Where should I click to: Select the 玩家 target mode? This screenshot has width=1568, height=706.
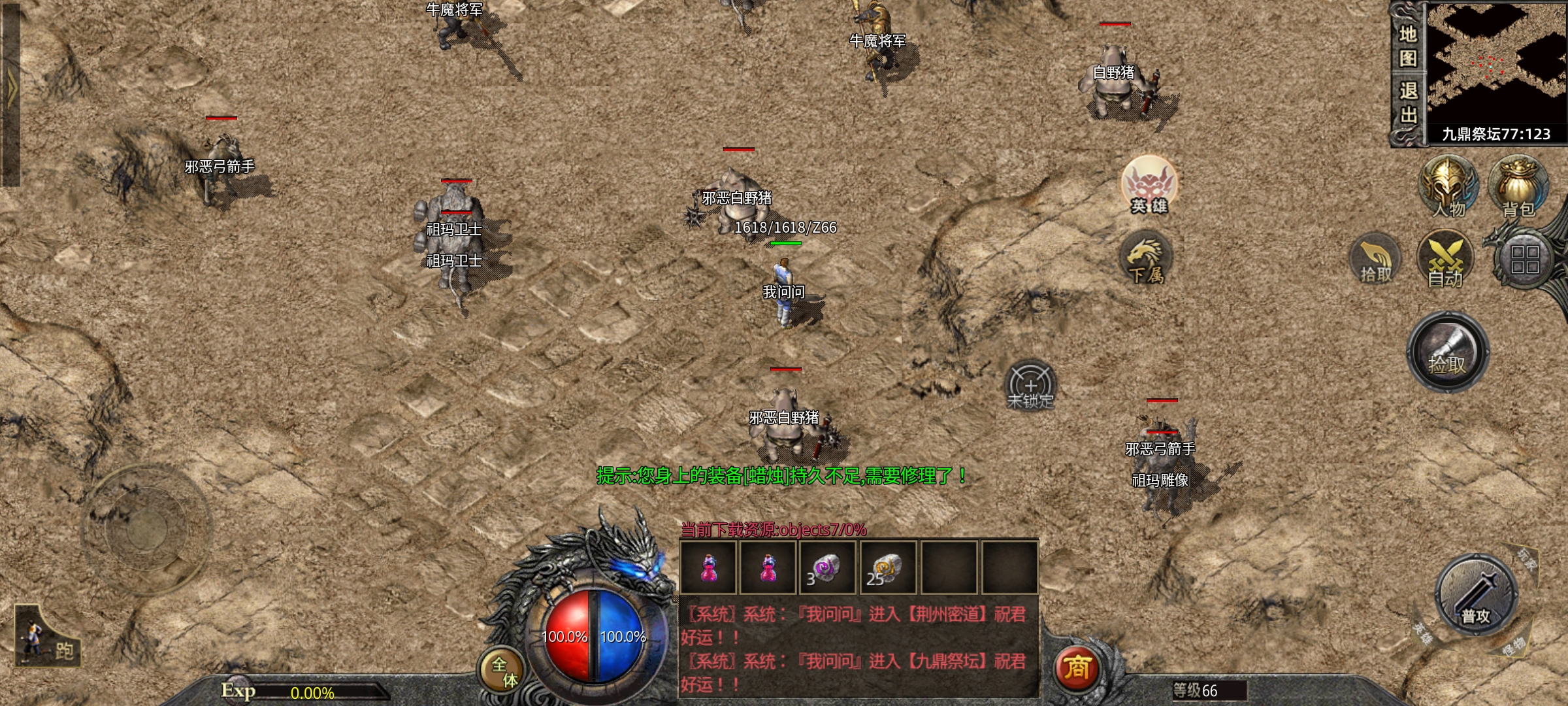click(x=1526, y=558)
